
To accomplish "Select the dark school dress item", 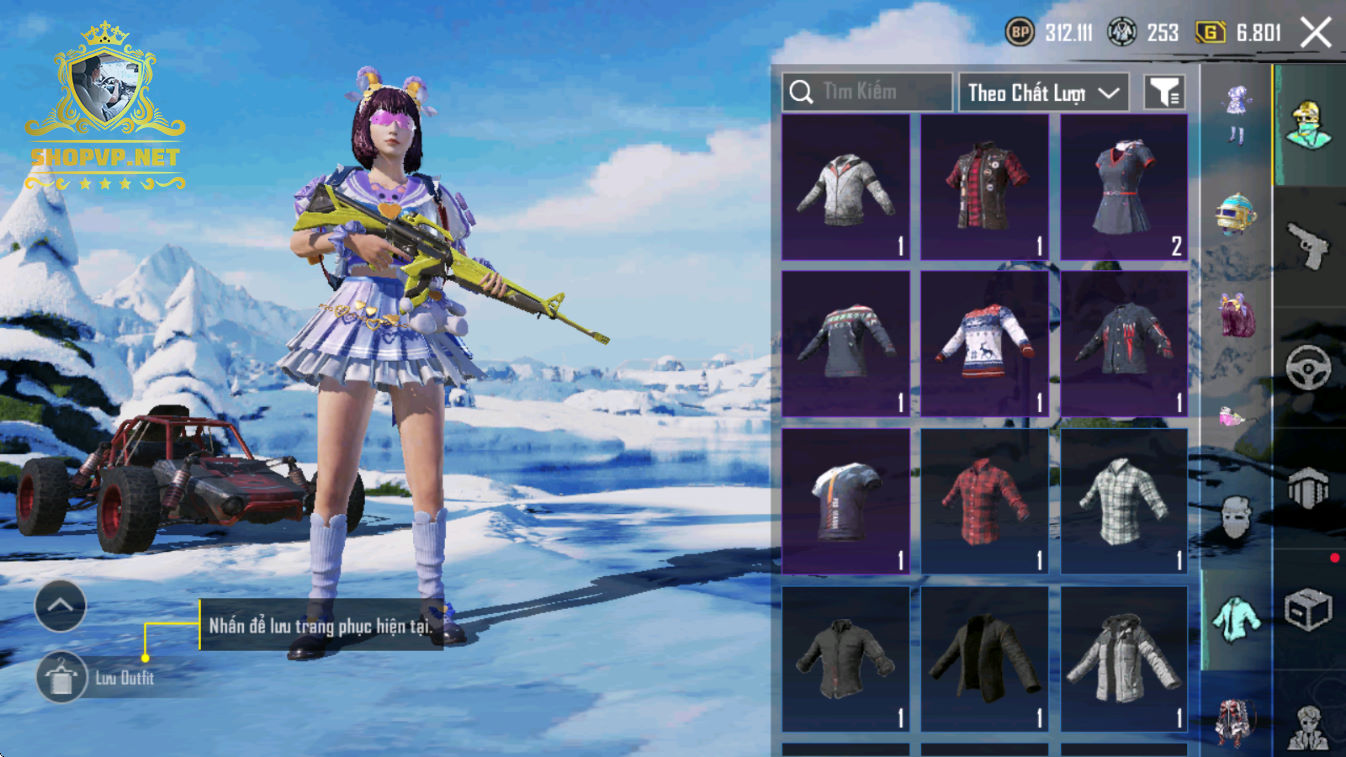I will (1124, 187).
